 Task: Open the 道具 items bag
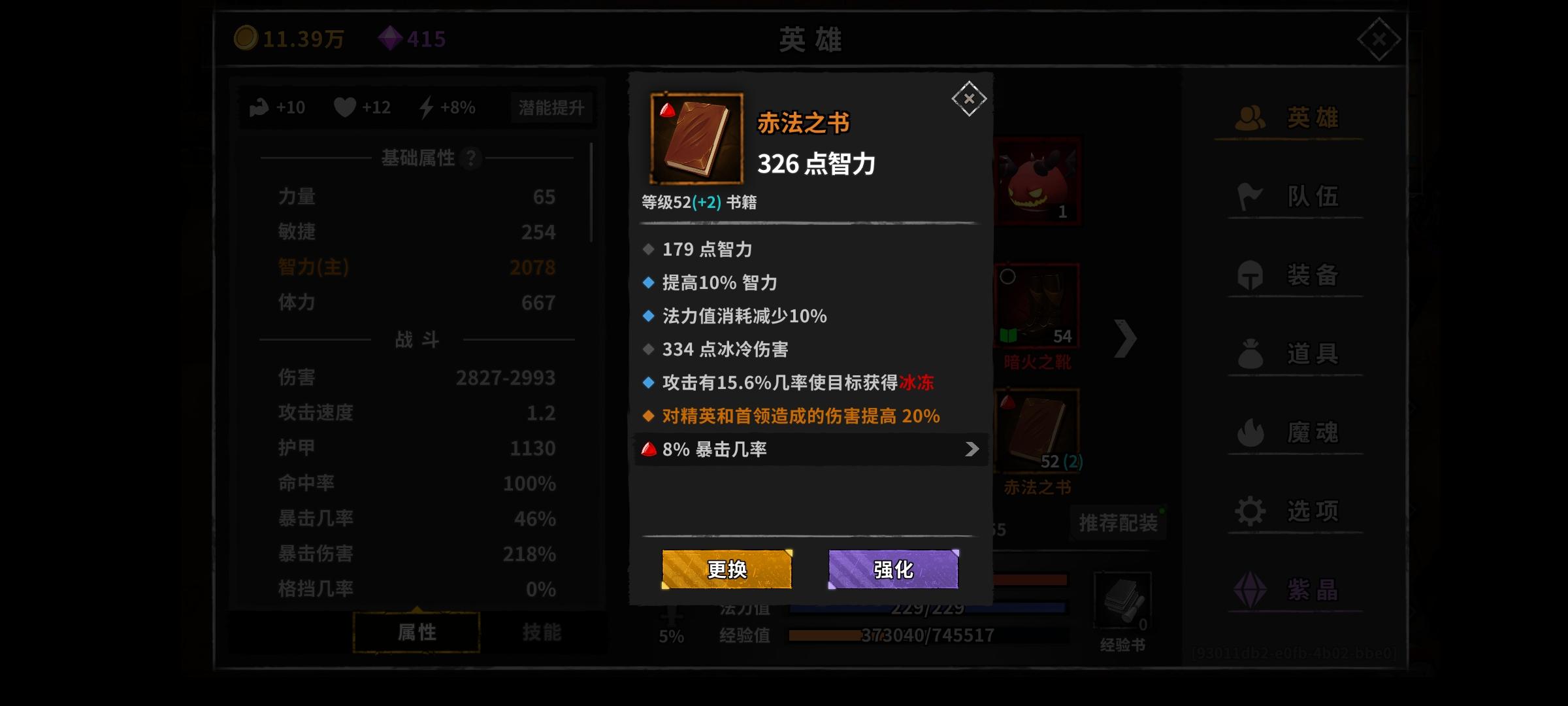(1290, 353)
